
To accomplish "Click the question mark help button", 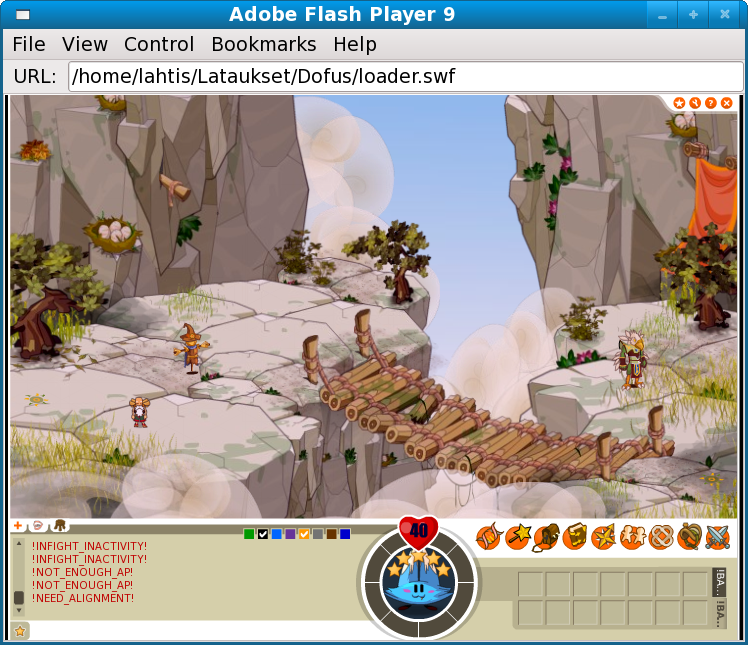I will [x=710, y=103].
